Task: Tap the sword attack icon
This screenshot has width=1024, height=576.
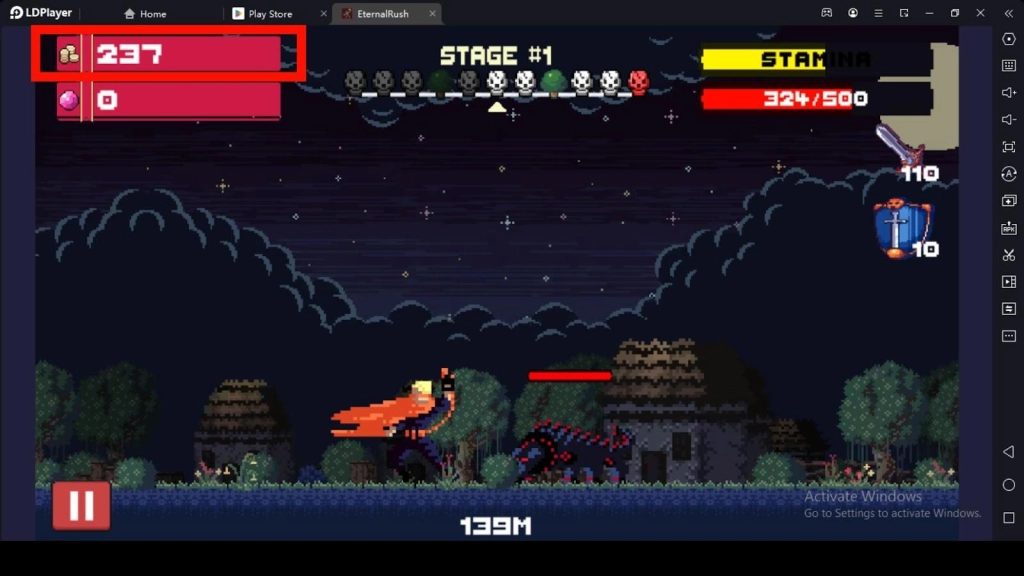Action: (899, 147)
